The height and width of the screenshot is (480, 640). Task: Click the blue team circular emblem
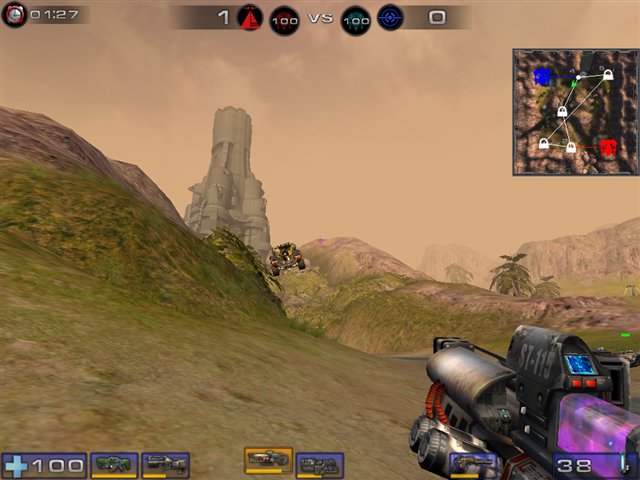tap(390, 18)
